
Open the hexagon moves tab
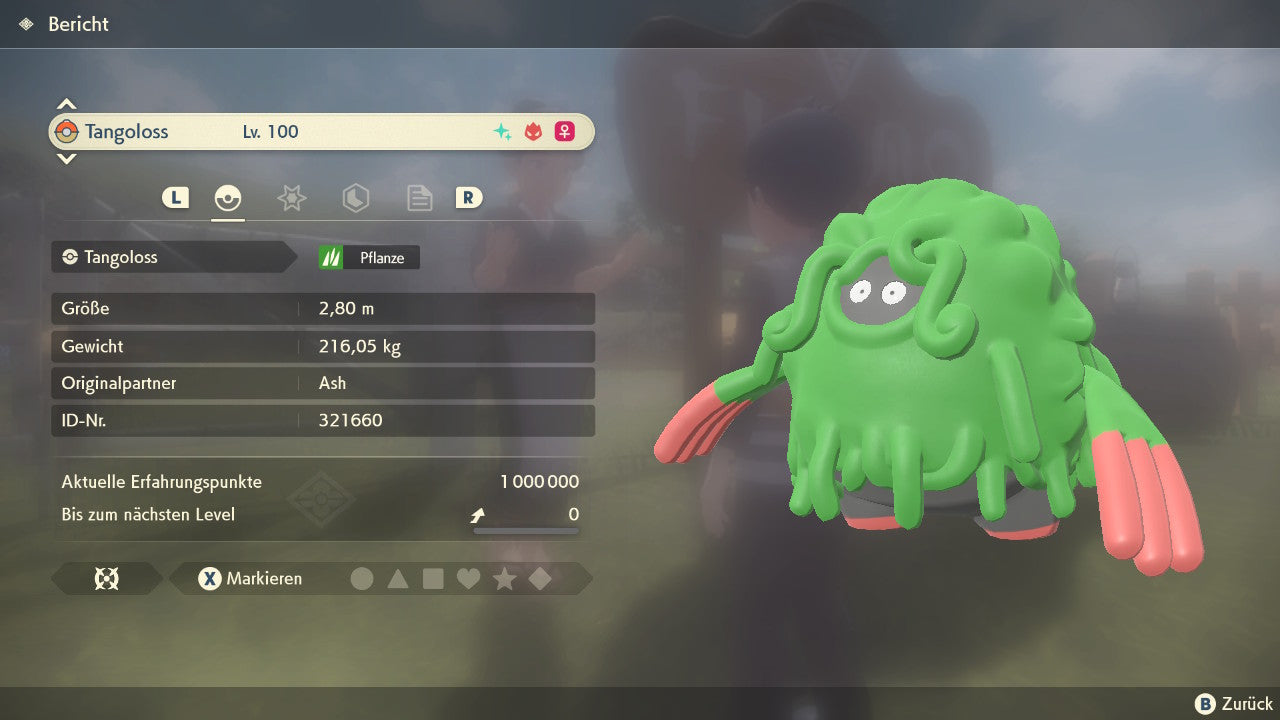pyautogui.click(x=355, y=198)
